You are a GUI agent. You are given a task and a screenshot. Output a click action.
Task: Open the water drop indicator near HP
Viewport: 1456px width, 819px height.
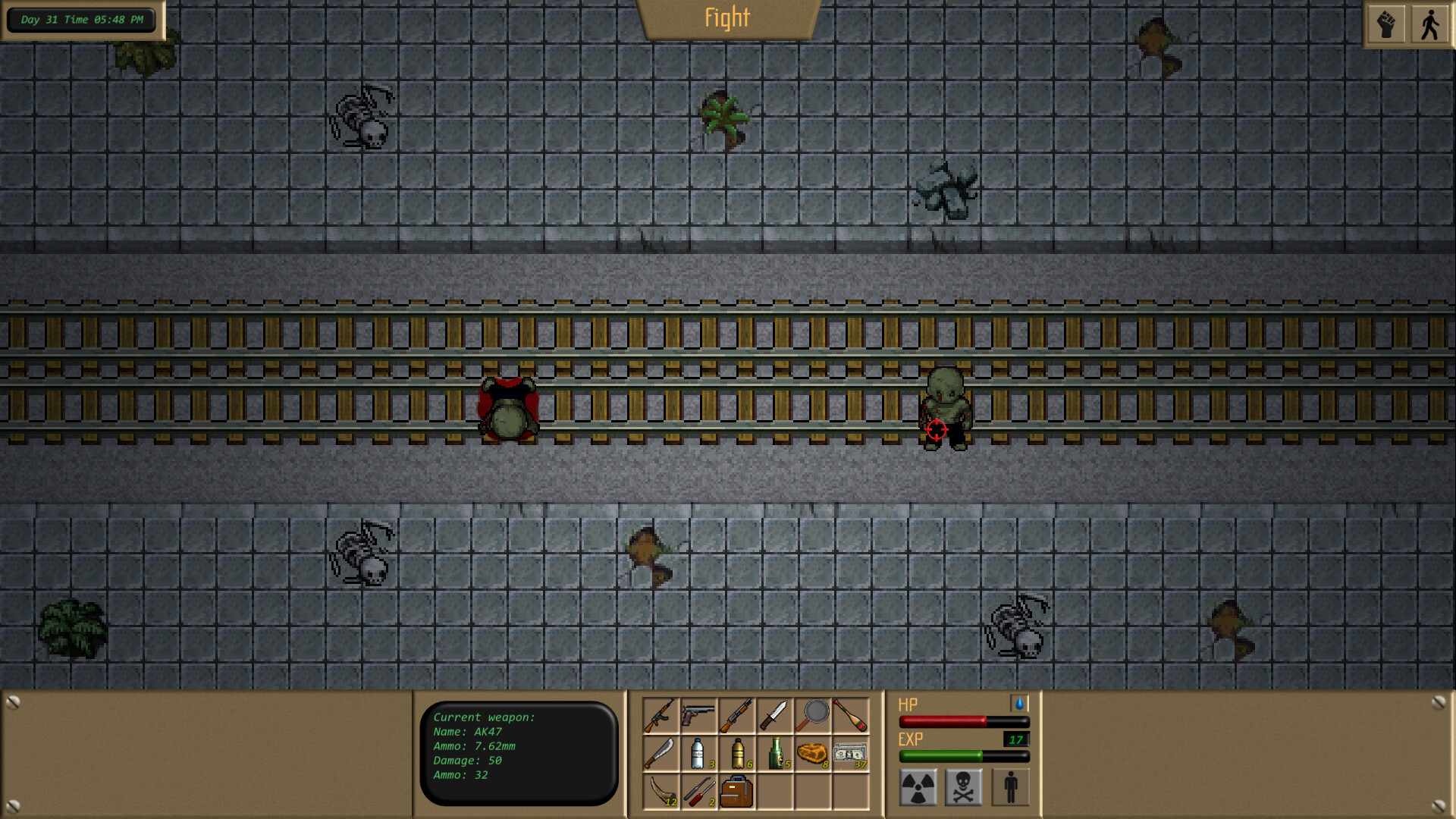(1020, 704)
